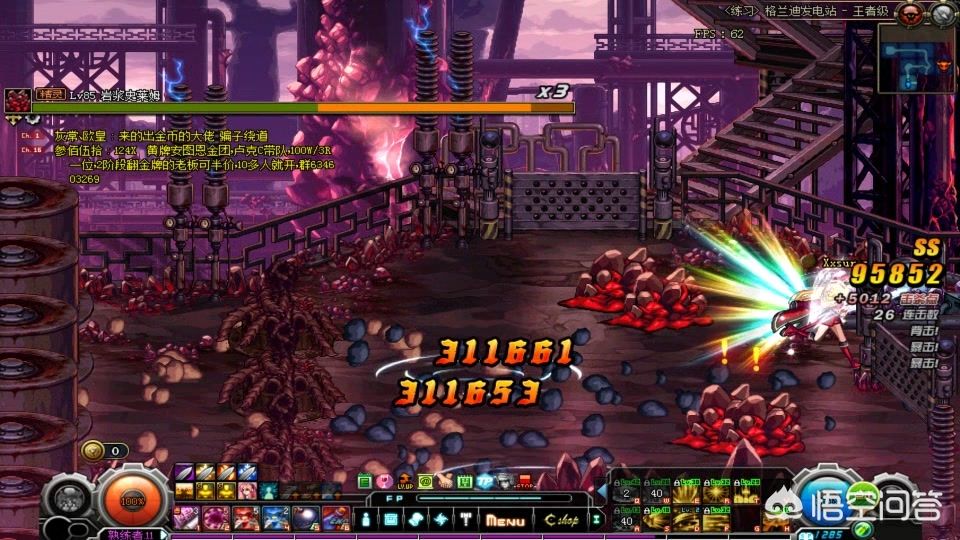The height and width of the screenshot is (540, 960).
Task: Click the gray round button above minimap
Action: point(942,12)
